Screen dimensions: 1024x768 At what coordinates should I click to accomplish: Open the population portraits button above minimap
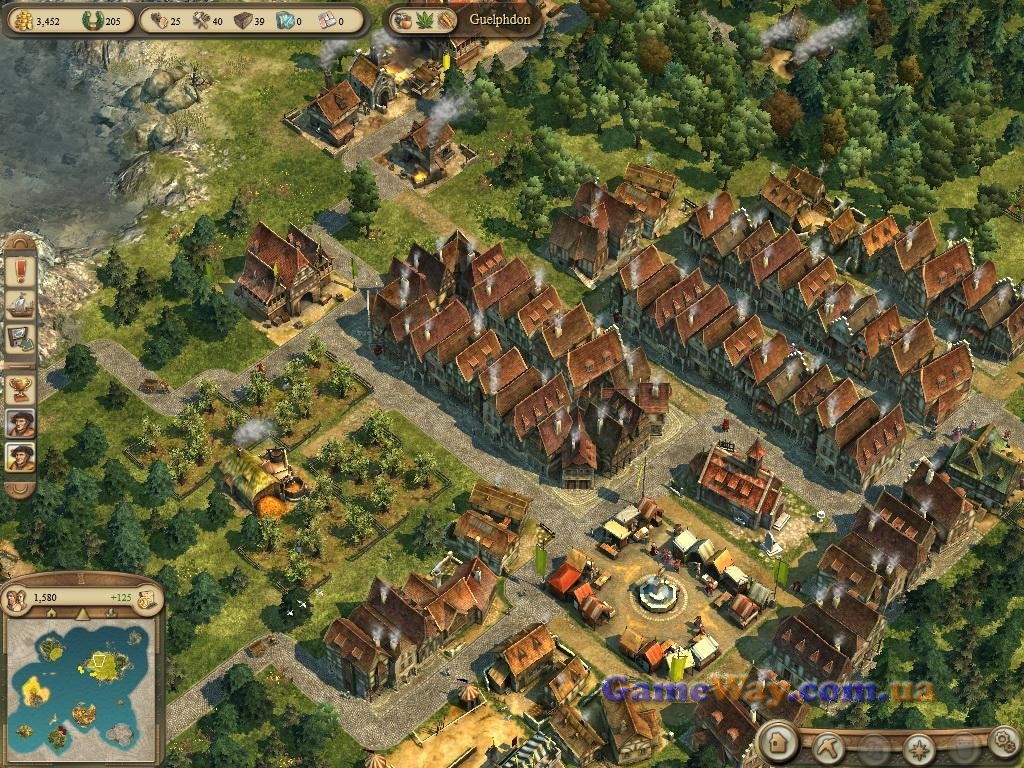coord(17,598)
